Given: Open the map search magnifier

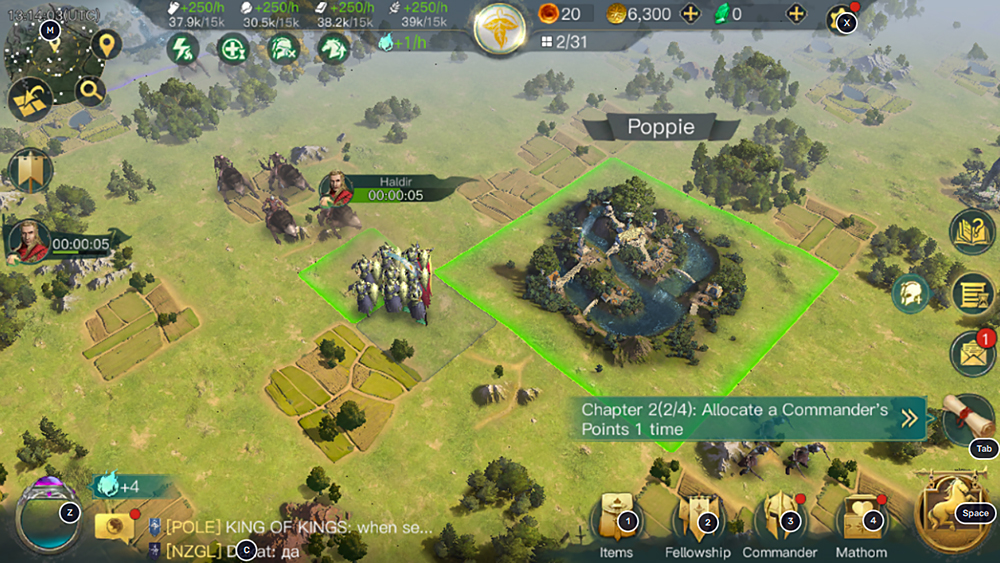Looking at the screenshot, I should tap(91, 92).
